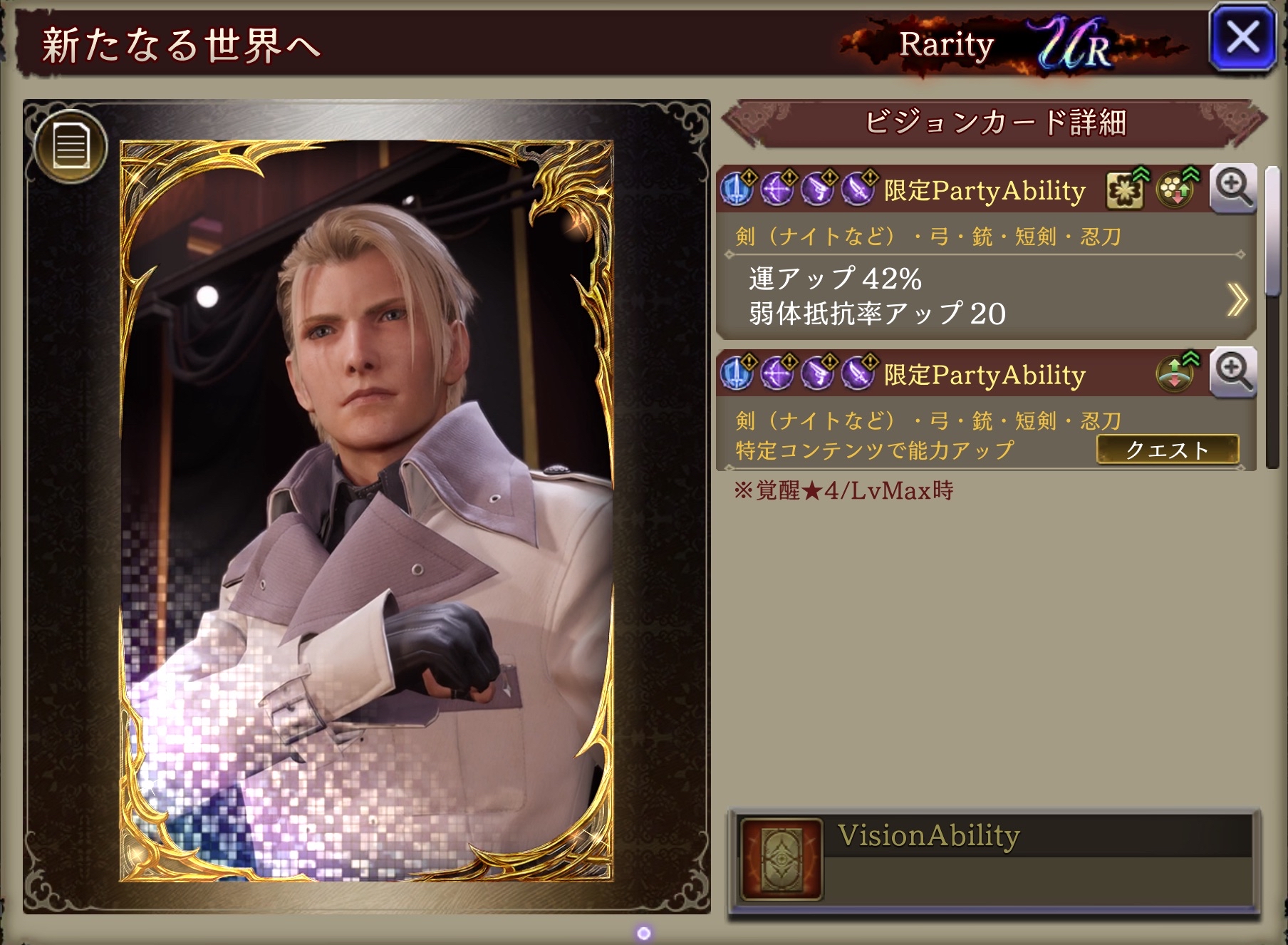View the Rufus vision card artwork

(x=367, y=510)
